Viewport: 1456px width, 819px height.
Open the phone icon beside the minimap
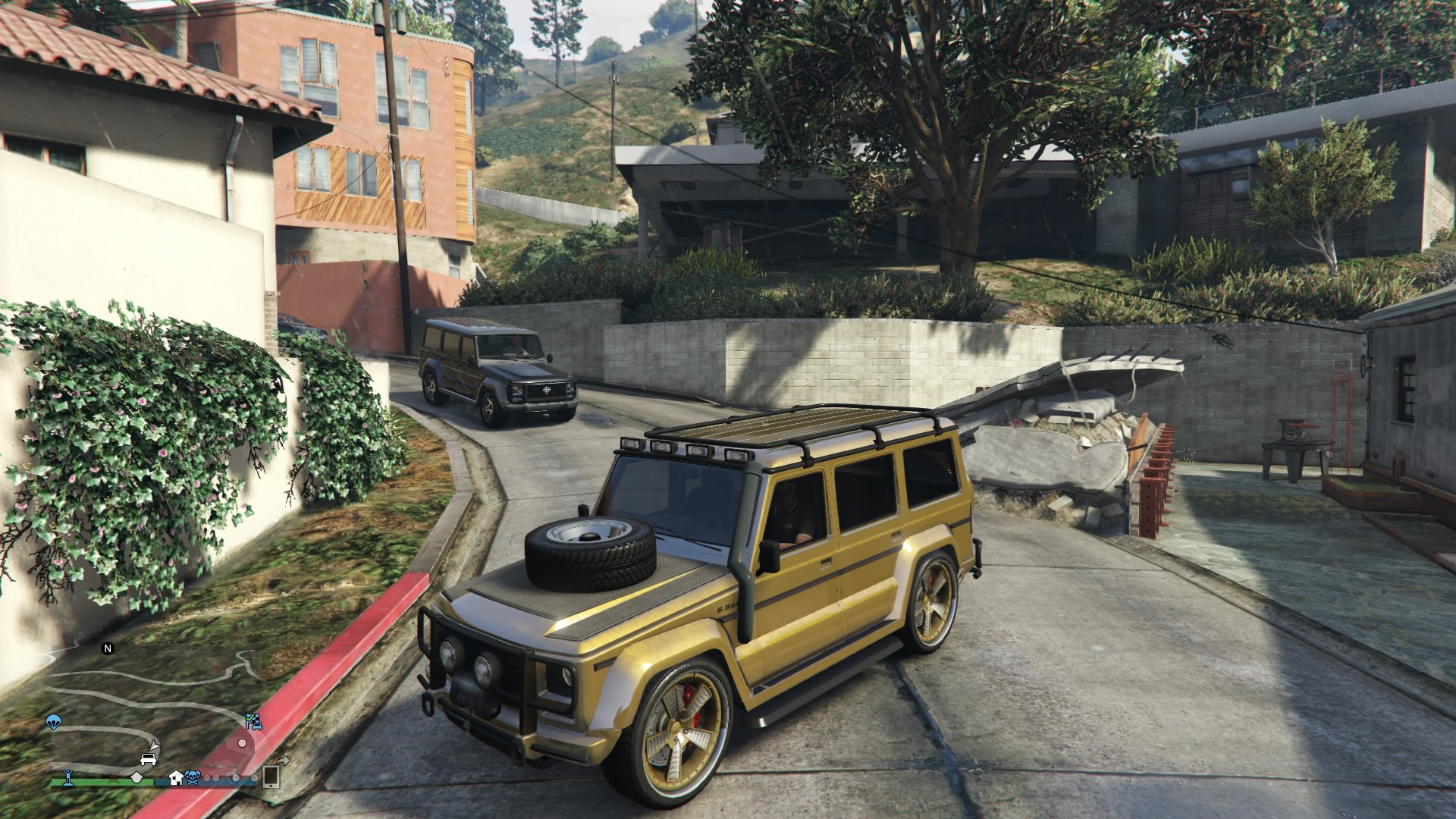click(271, 776)
